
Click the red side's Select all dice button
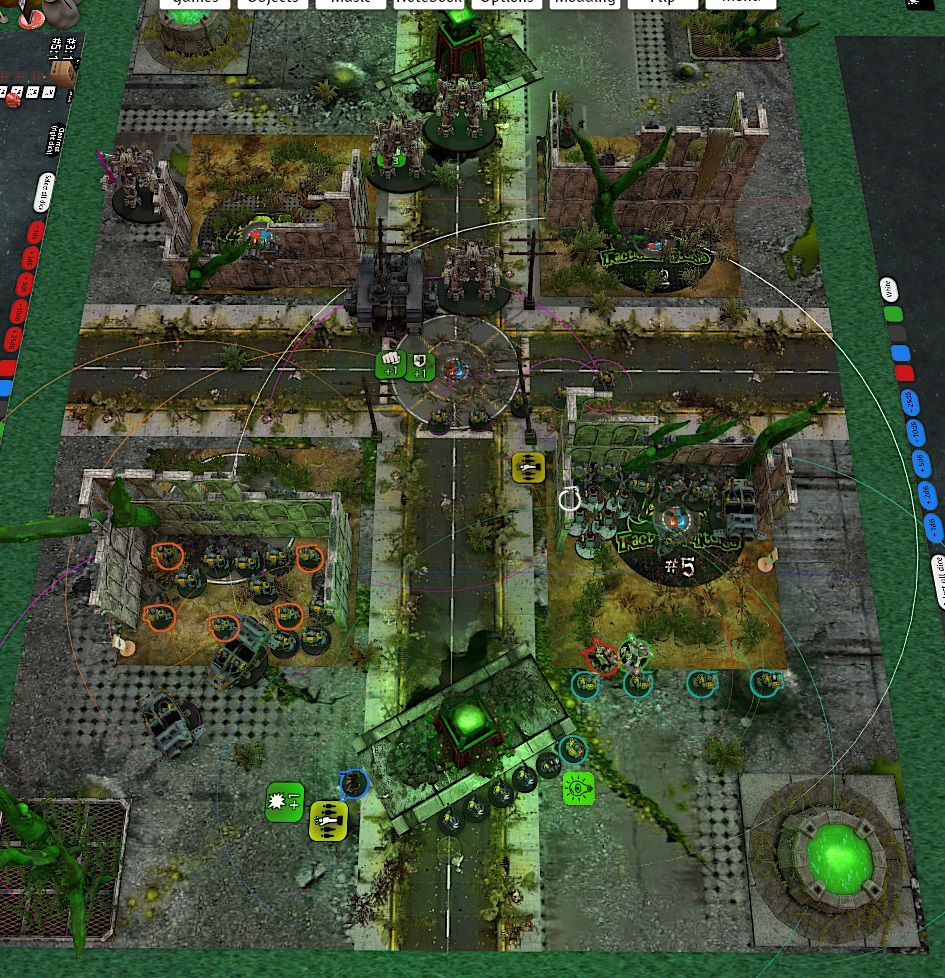[x=45, y=191]
